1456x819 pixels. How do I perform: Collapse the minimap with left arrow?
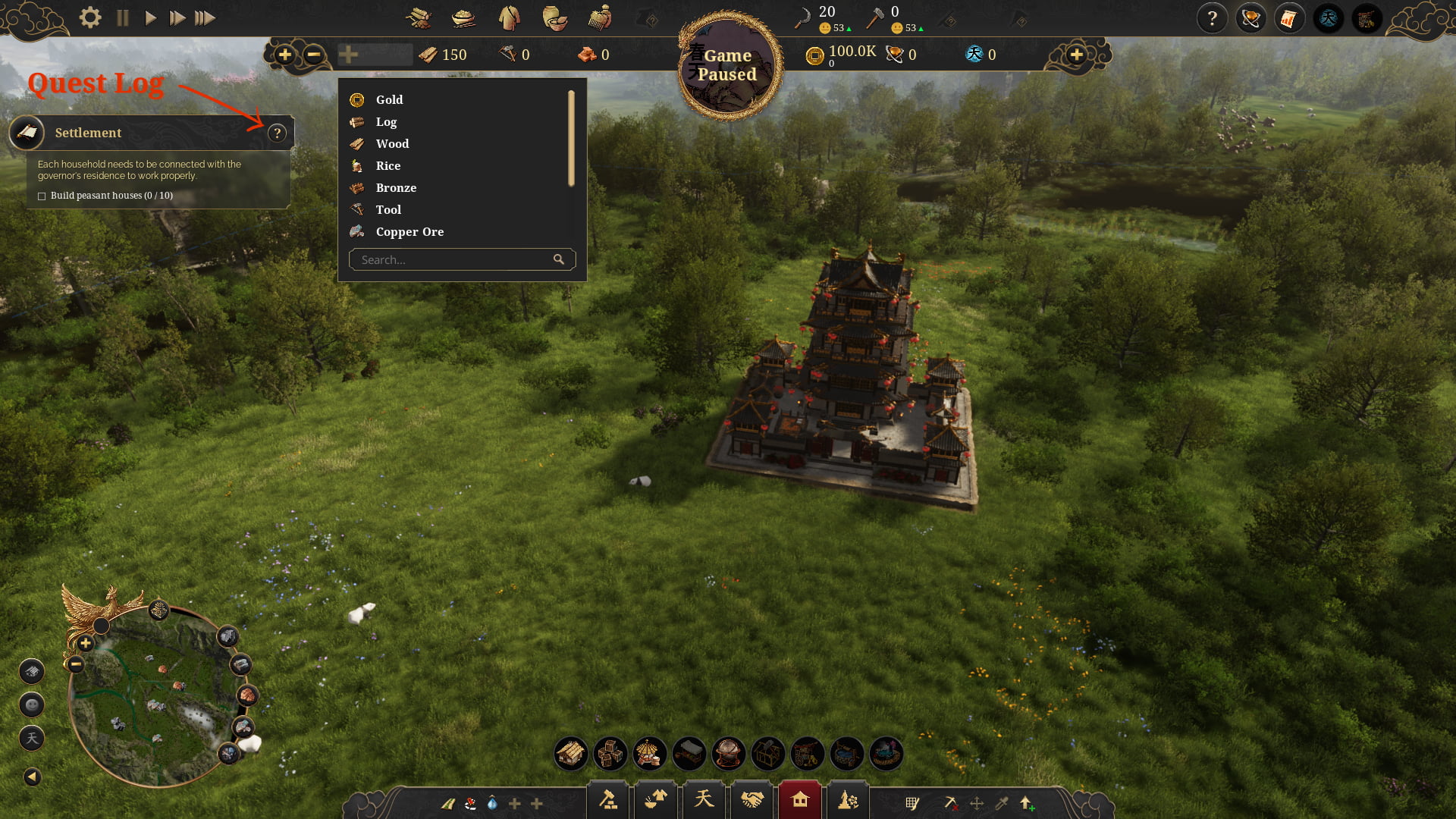(32, 777)
